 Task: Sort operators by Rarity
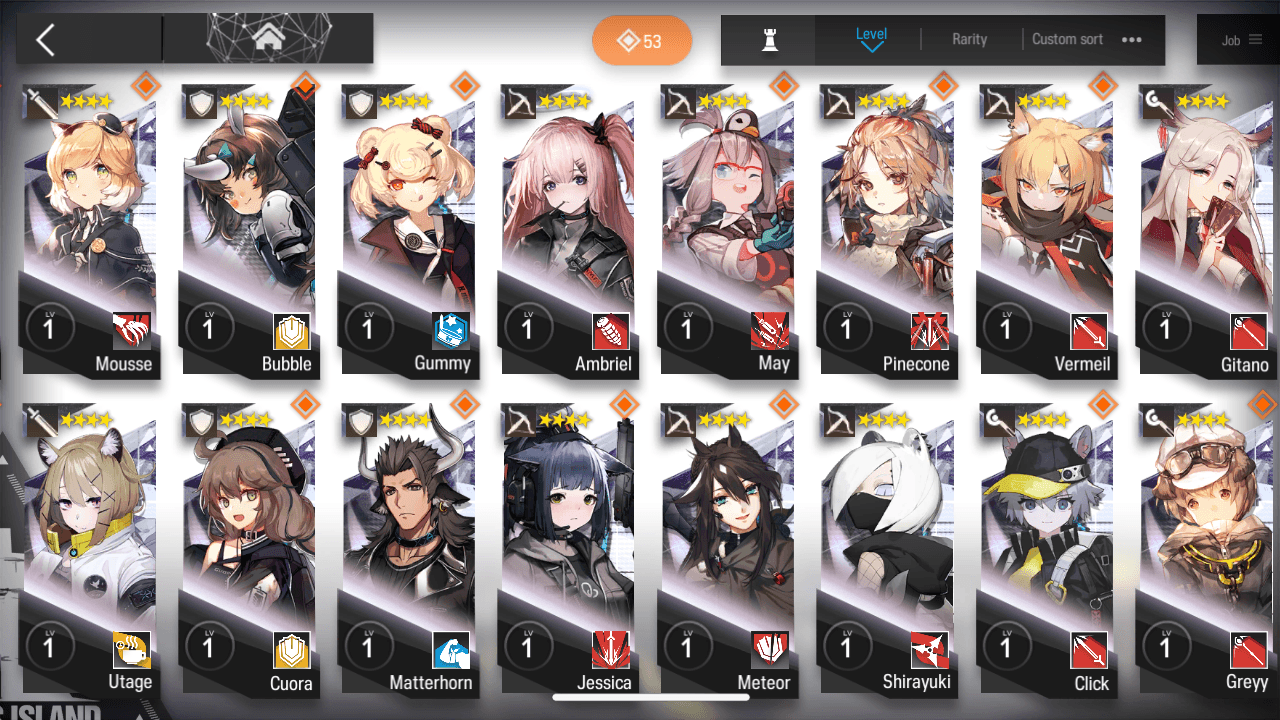click(x=969, y=40)
